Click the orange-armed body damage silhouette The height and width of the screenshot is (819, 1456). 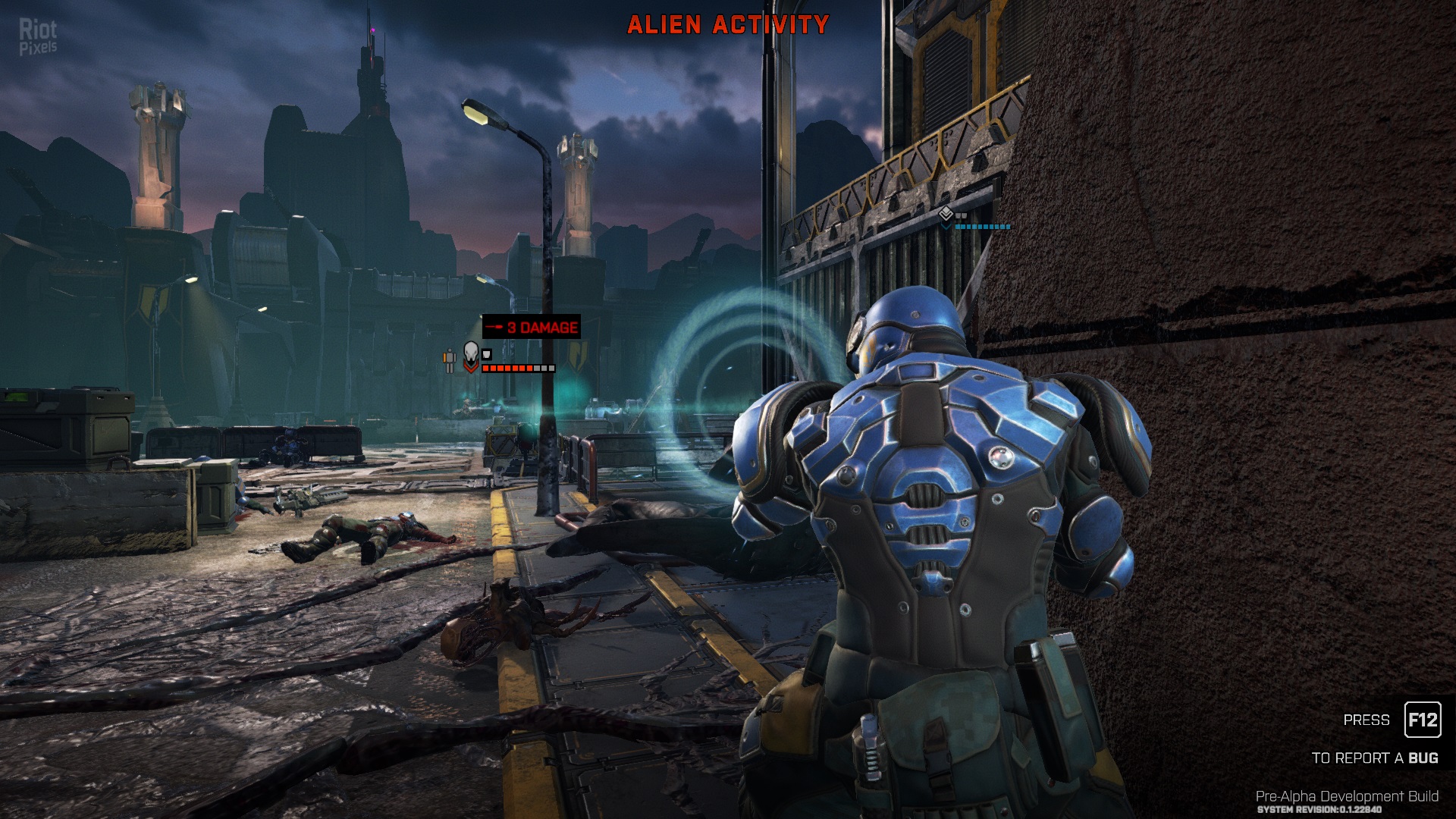pyautogui.click(x=450, y=360)
